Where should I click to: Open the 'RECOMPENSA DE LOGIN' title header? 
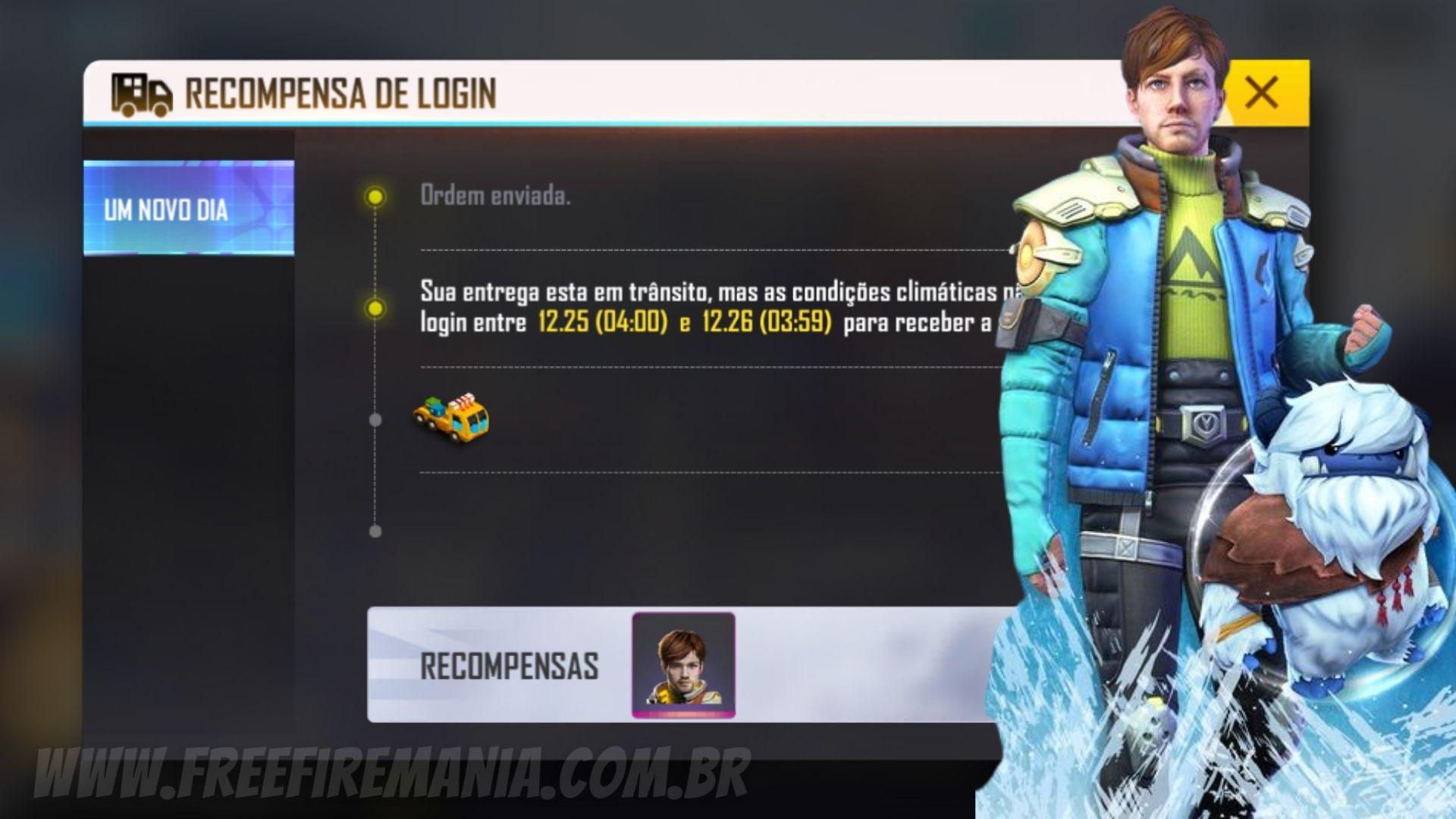[x=341, y=93]
